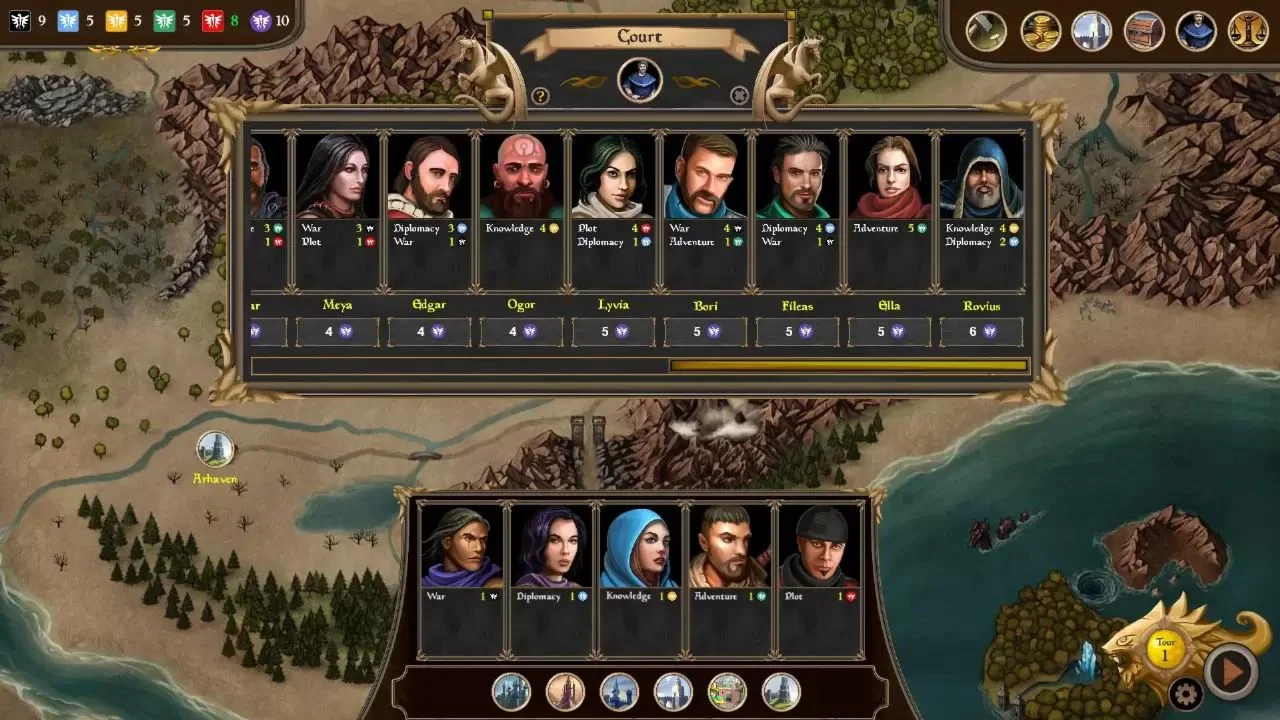1280x720 pixels.
Task: End the turn with the play arrow
Action: (x=1230, y=671)
